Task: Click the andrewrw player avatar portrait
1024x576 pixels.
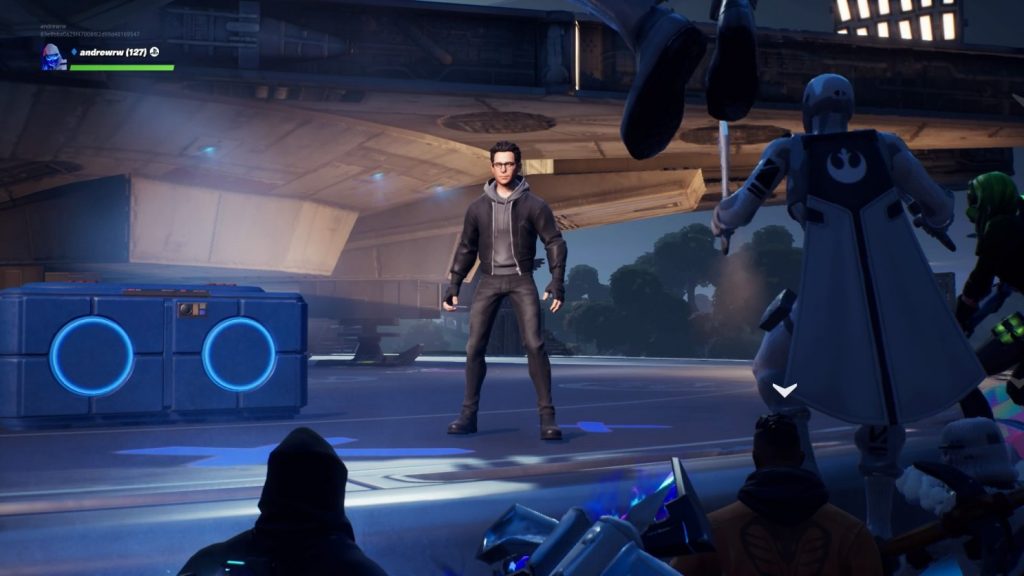Action: 53,57
